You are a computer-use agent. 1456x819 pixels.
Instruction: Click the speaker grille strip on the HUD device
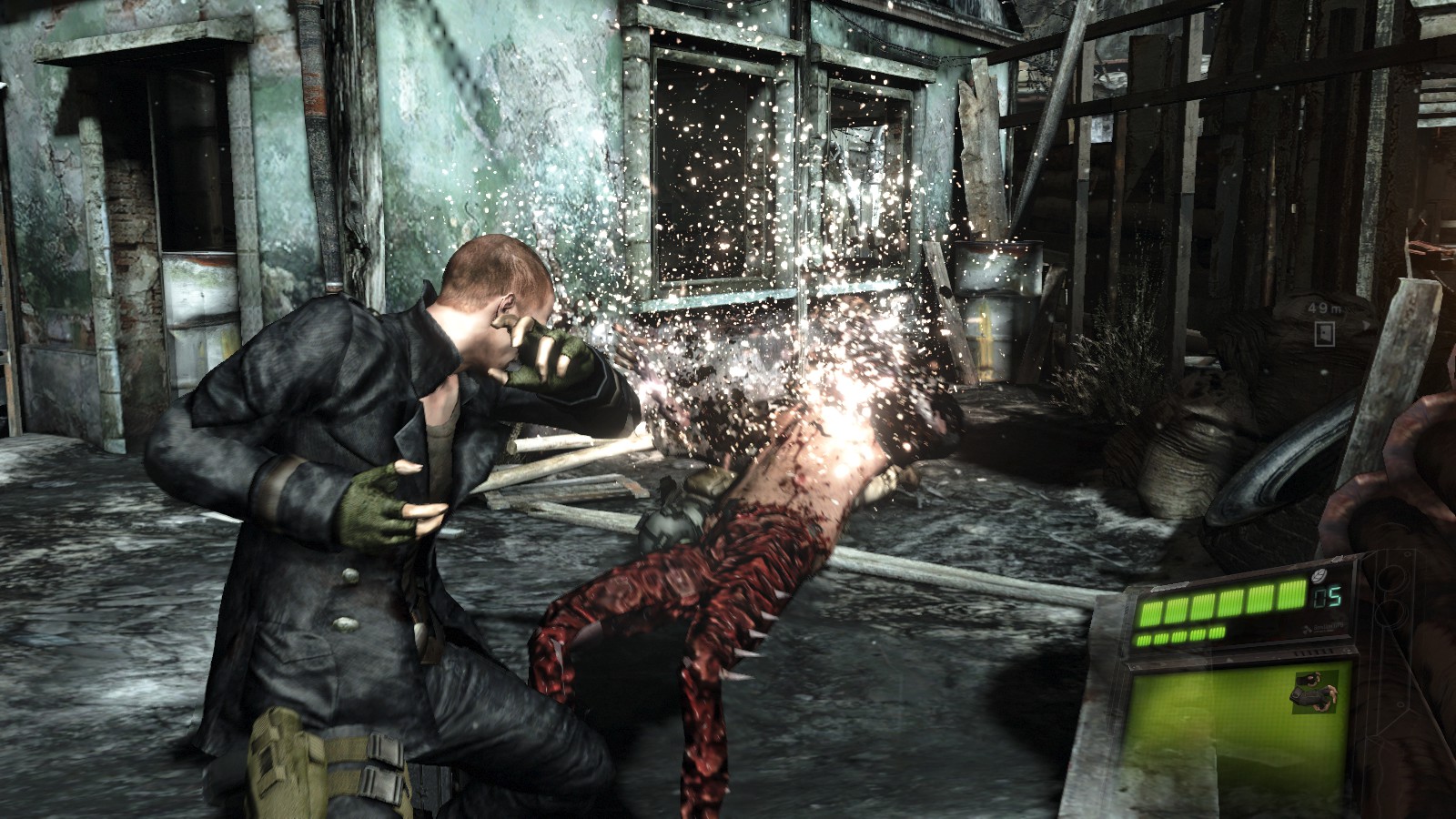tap(1312, 652)
